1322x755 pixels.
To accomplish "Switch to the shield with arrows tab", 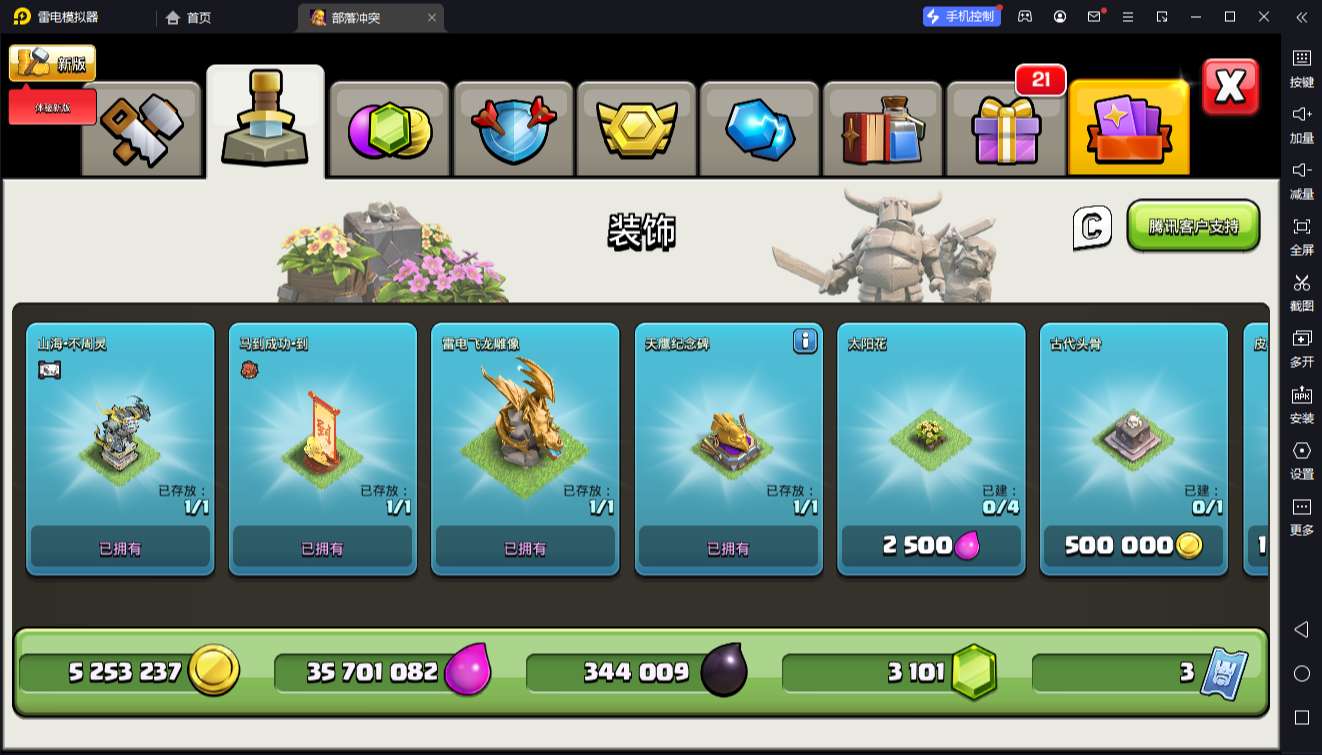I will pos(513,130).
